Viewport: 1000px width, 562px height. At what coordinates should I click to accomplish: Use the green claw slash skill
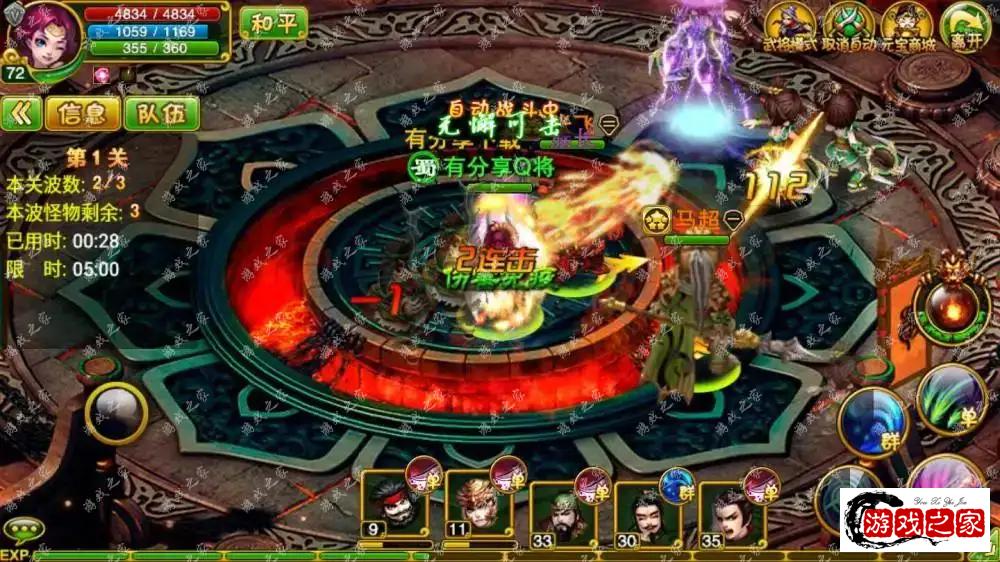point(949,399)
